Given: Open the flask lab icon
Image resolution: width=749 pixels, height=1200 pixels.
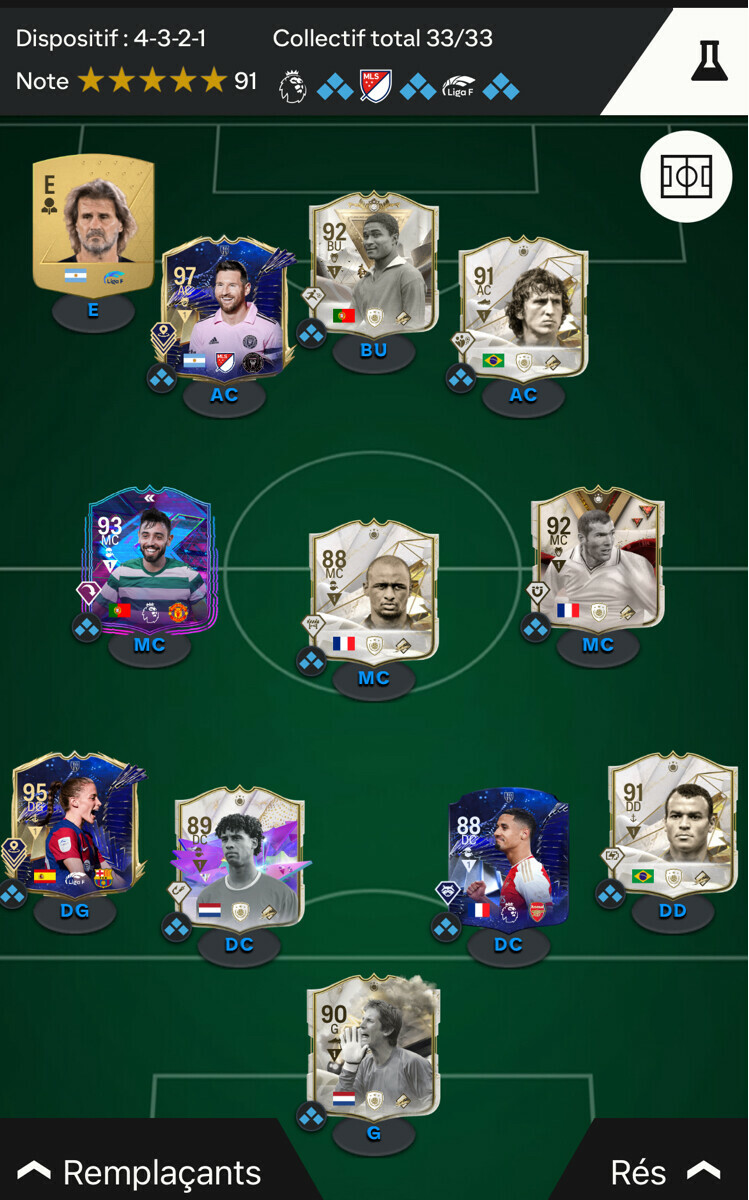Looking at the screenshot, I should click(708, 61).
